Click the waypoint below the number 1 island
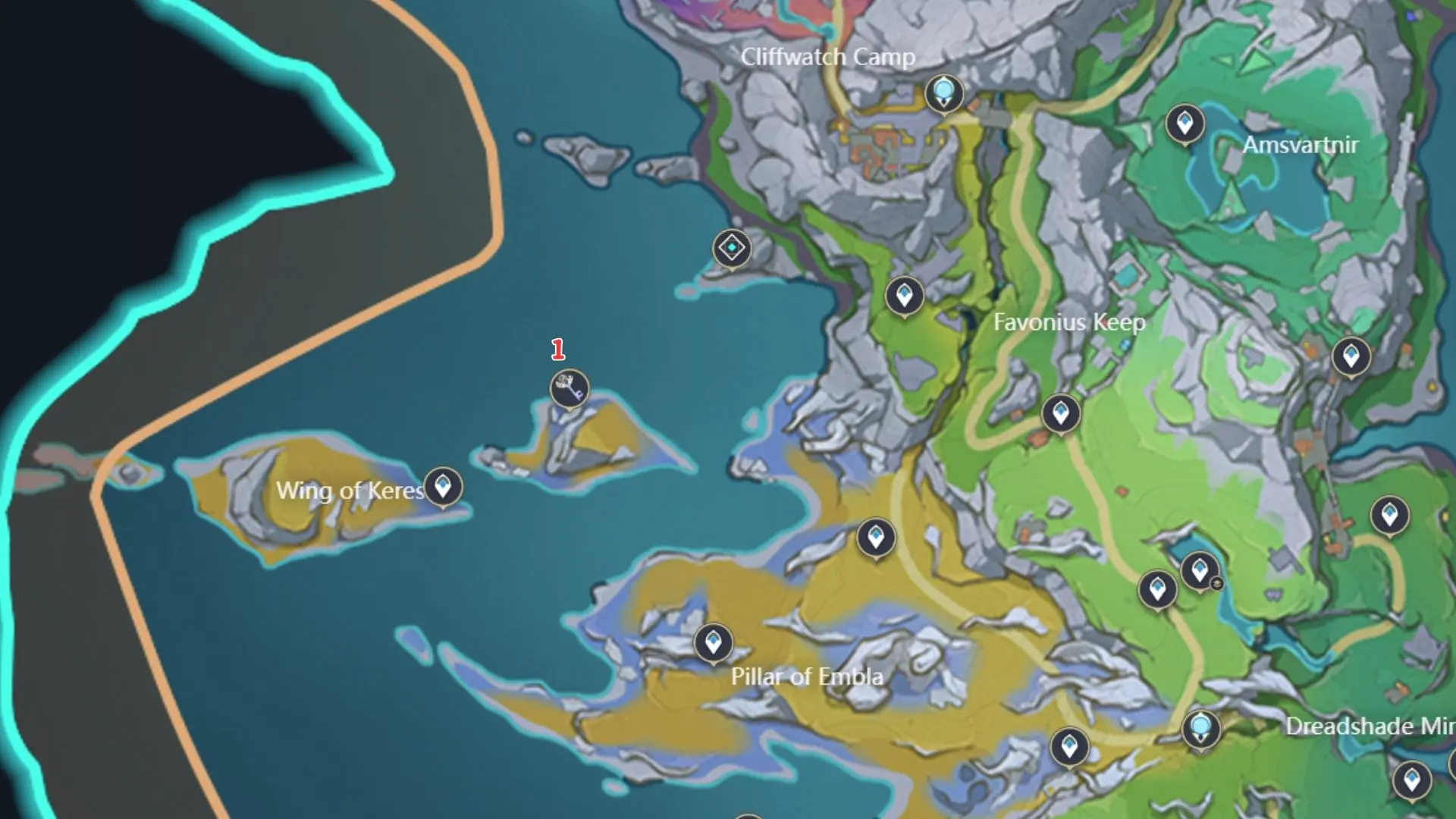The height and width of the screenshot is (819, 1456). click(x=876, y=538)
